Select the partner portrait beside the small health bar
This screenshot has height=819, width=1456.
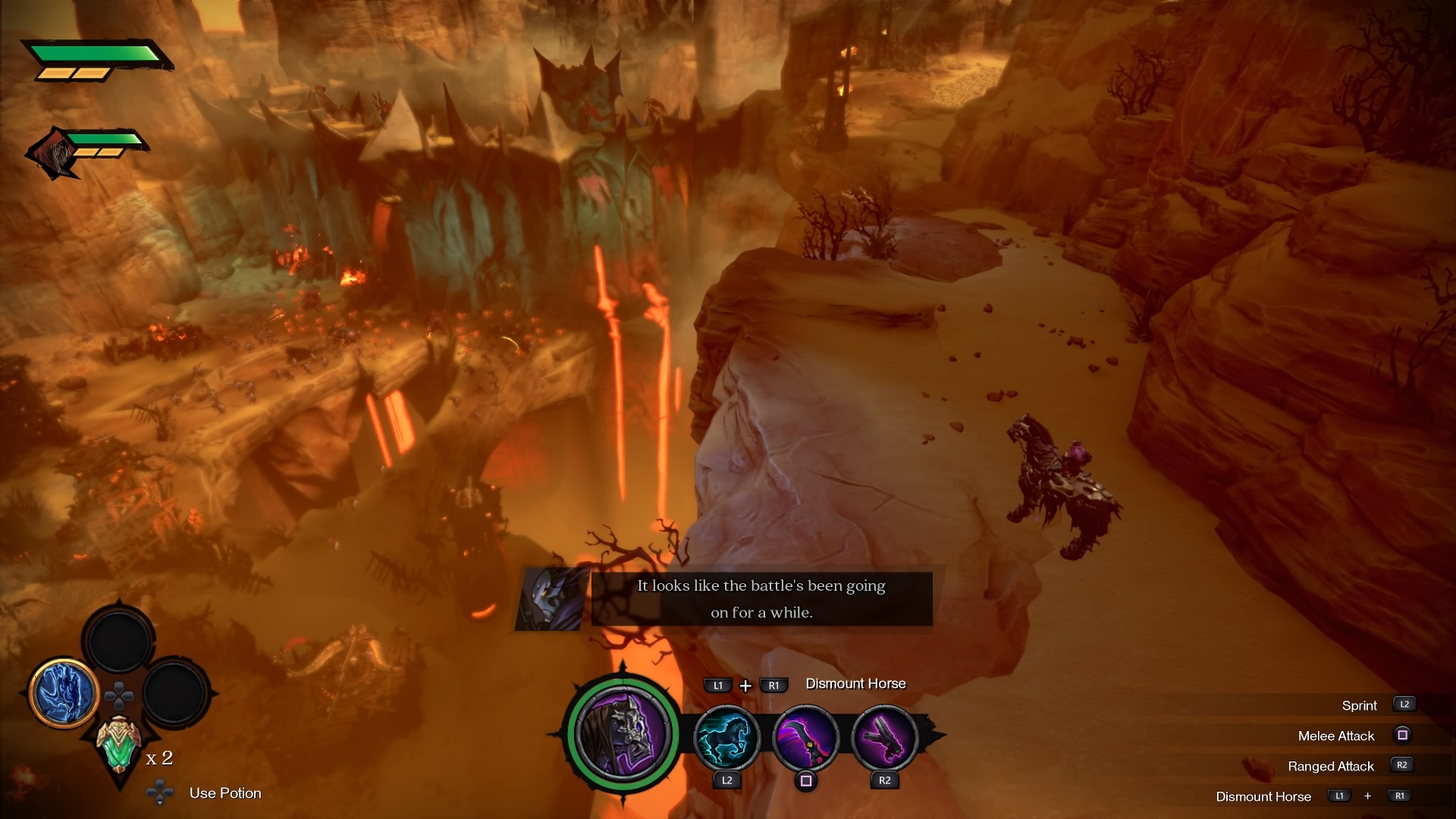pyautogui.click(x=52, y=154)
